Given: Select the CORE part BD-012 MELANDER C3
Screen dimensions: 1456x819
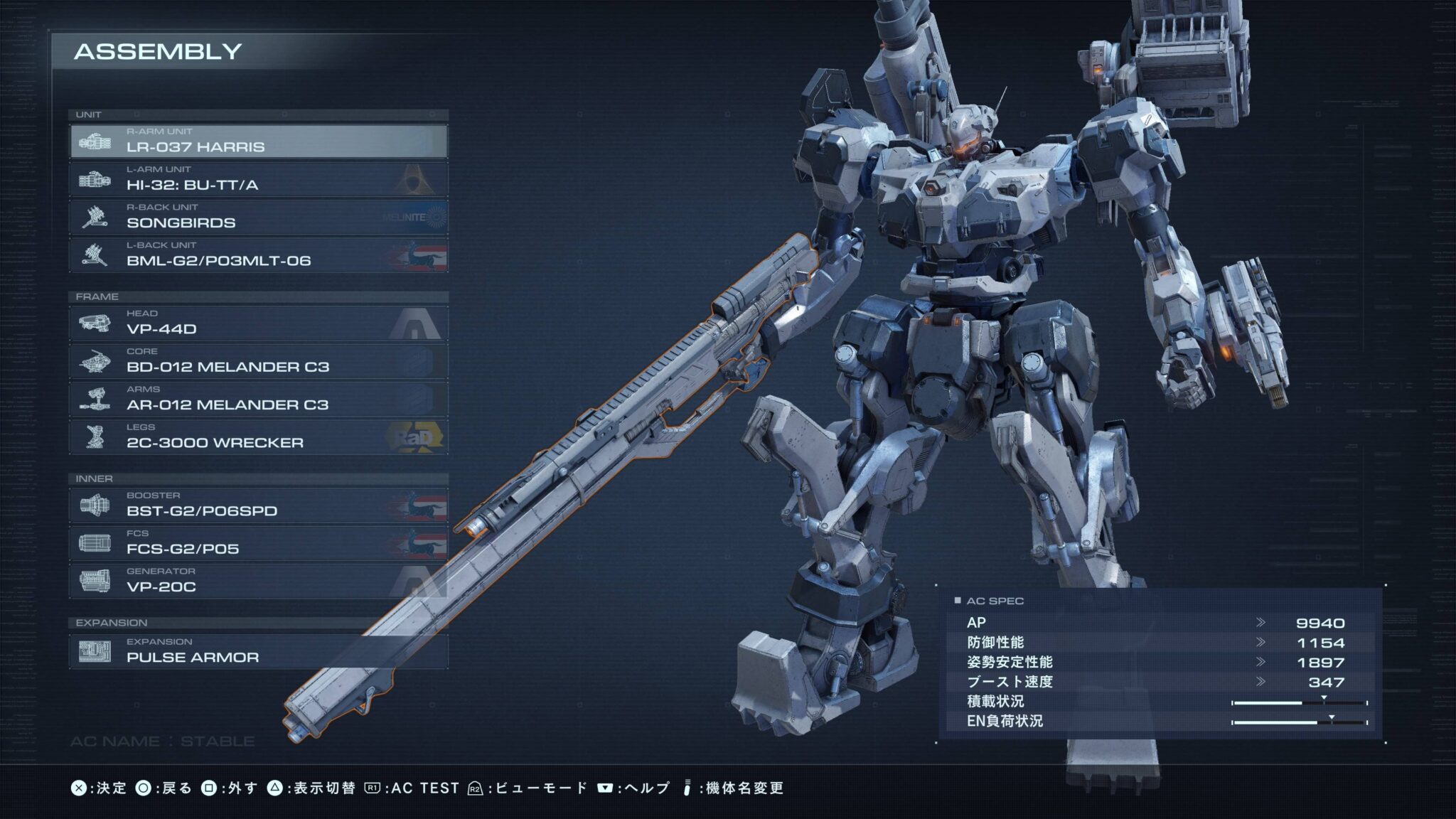Looking at the screenshot, I should coord(259,361).
